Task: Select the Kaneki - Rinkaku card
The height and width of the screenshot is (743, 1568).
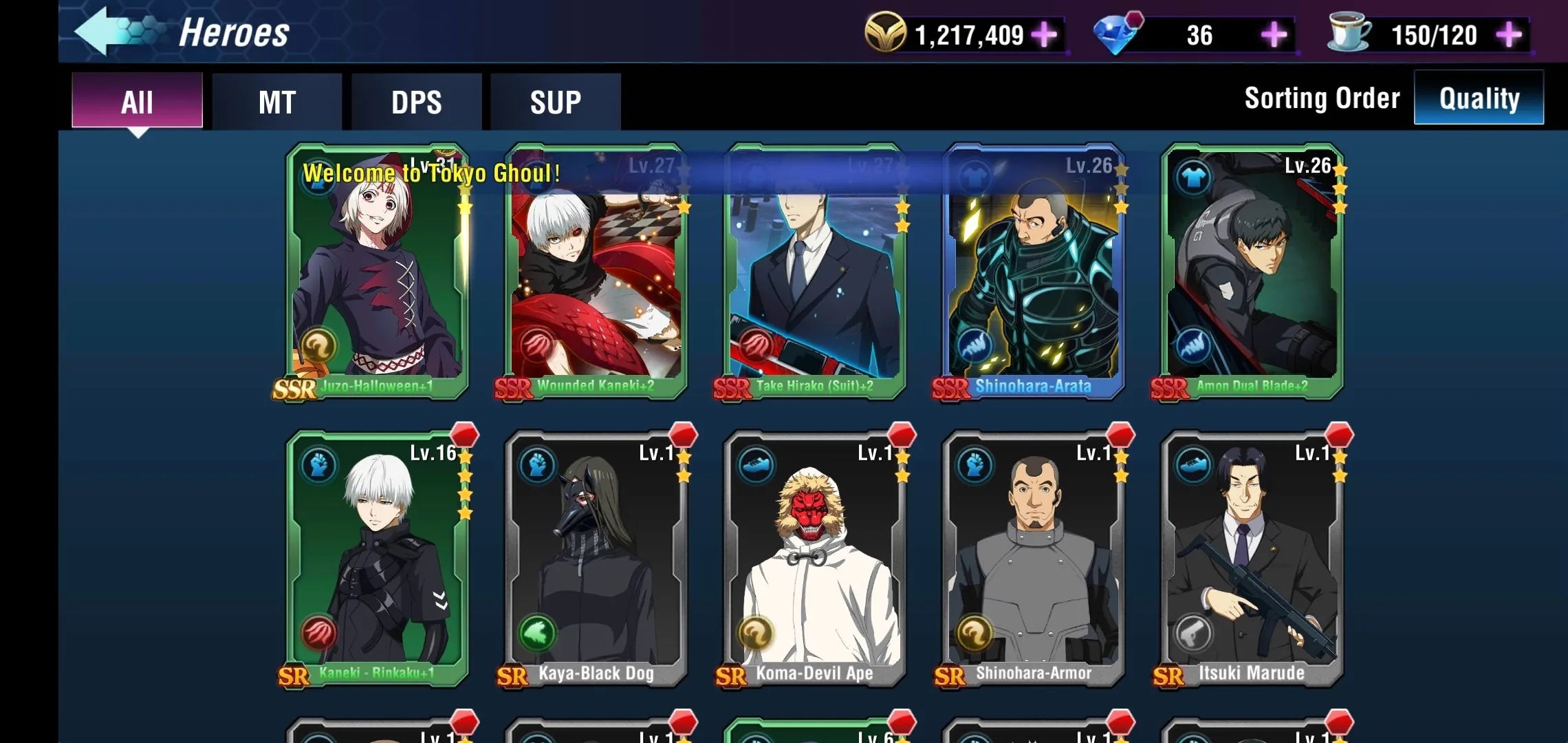Action: point(377,559)
